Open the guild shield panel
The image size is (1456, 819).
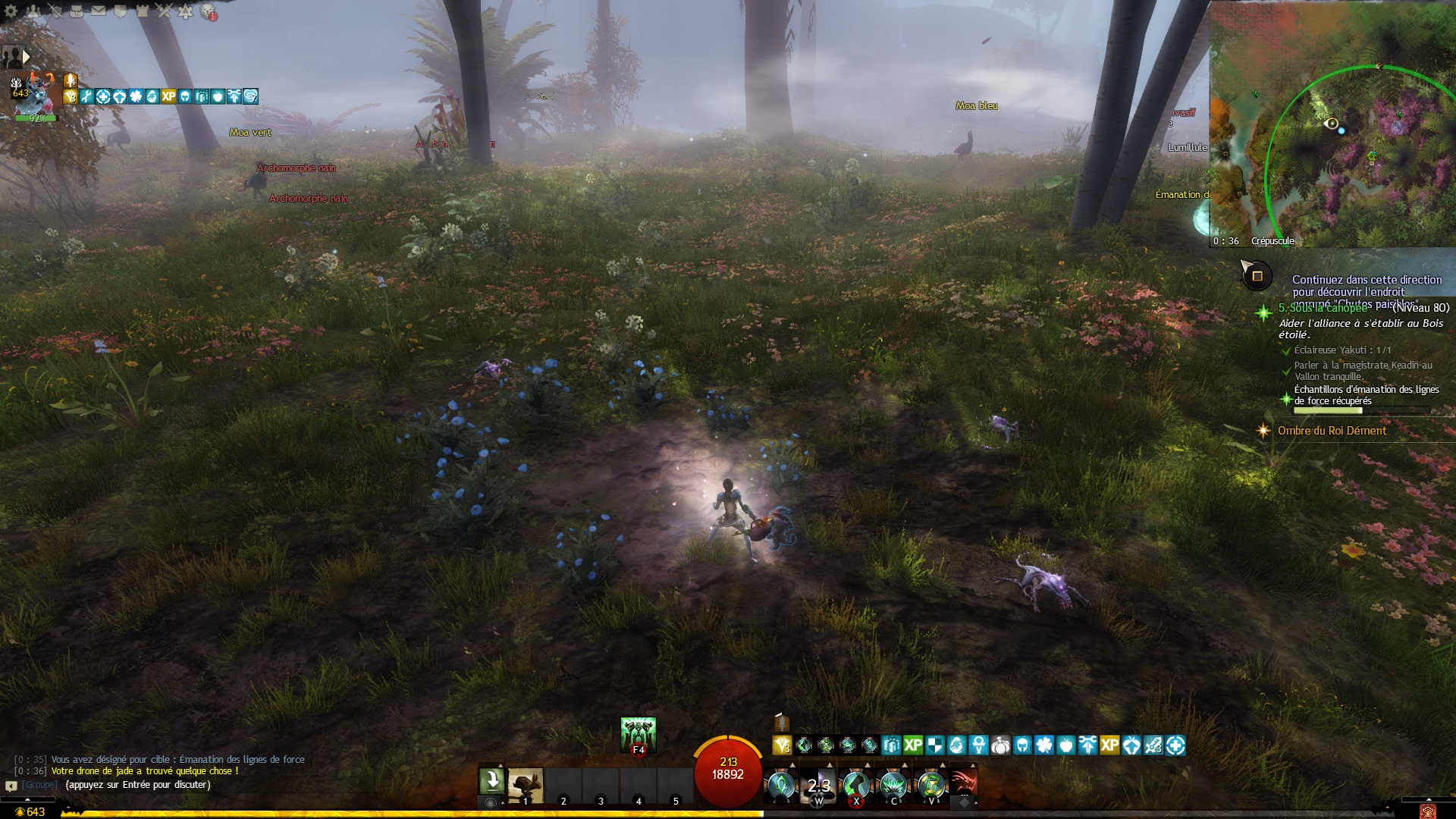pos(120,11)
